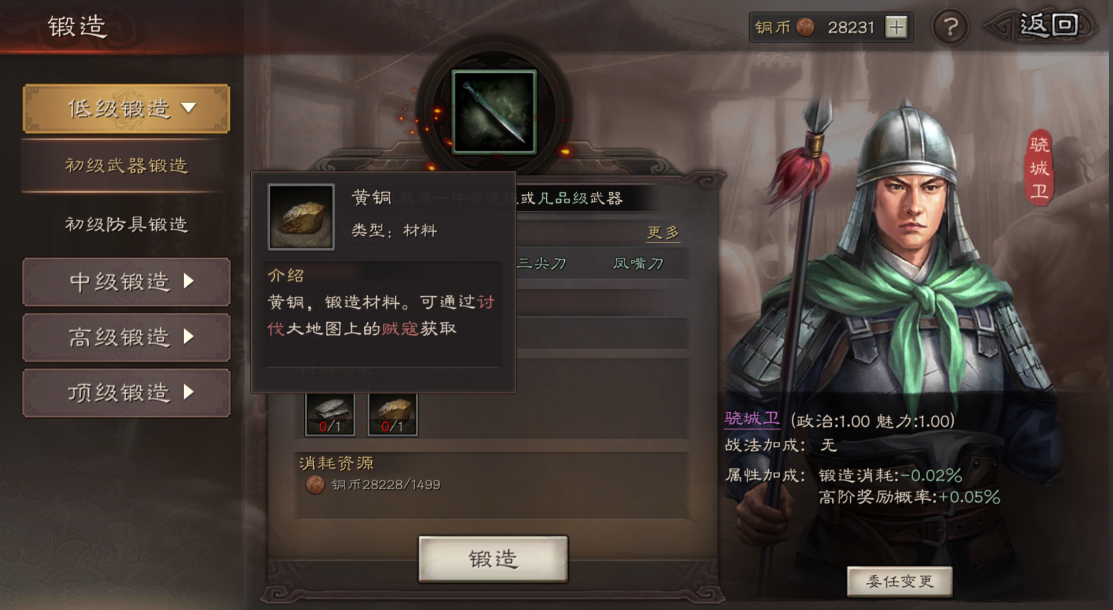Add copper coins with the plus button
The height and width of the screenshot is (610, 1113).
tap(897, 27)
